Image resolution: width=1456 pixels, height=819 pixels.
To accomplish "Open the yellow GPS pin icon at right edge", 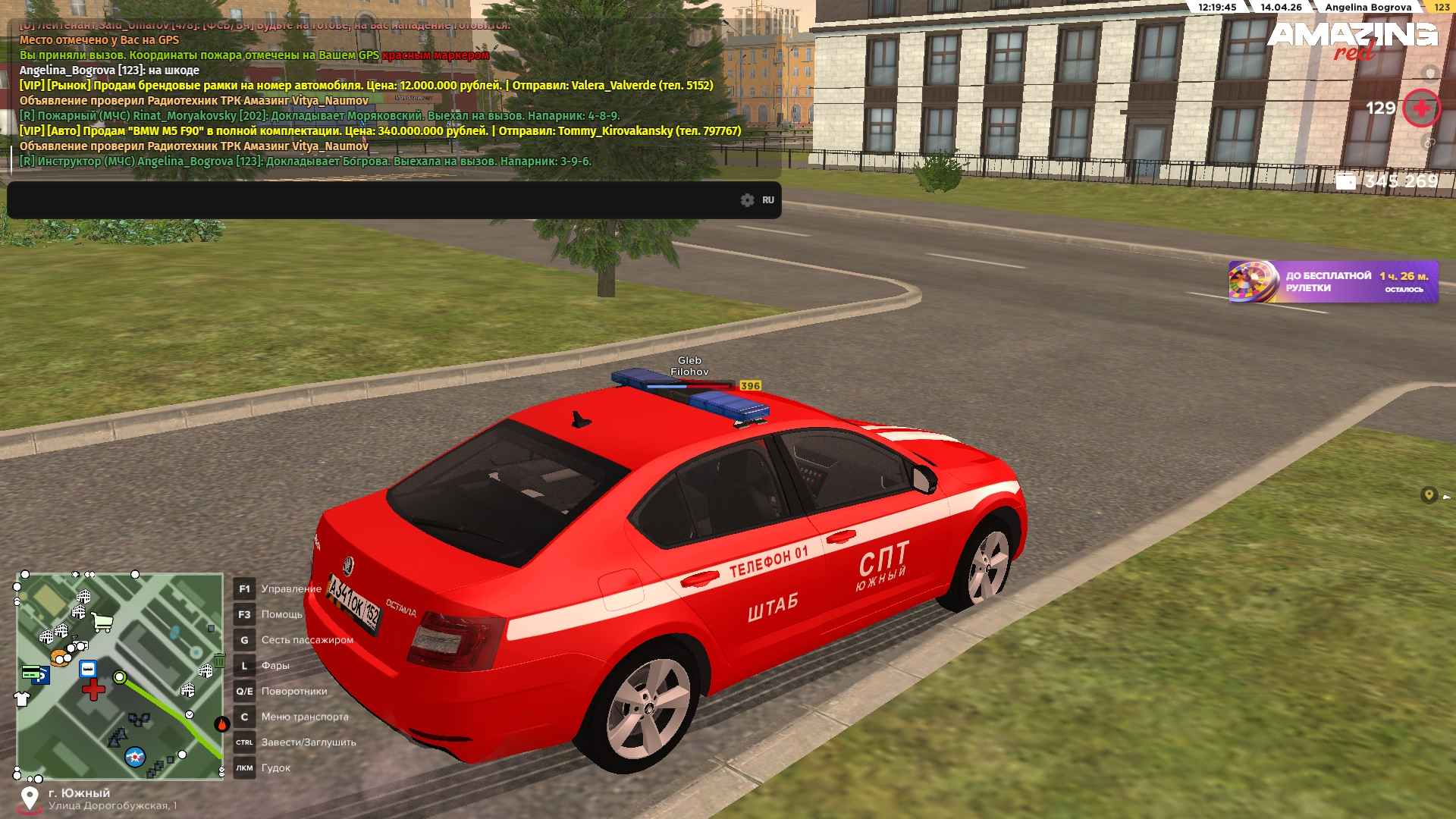I will [1429, 495].
